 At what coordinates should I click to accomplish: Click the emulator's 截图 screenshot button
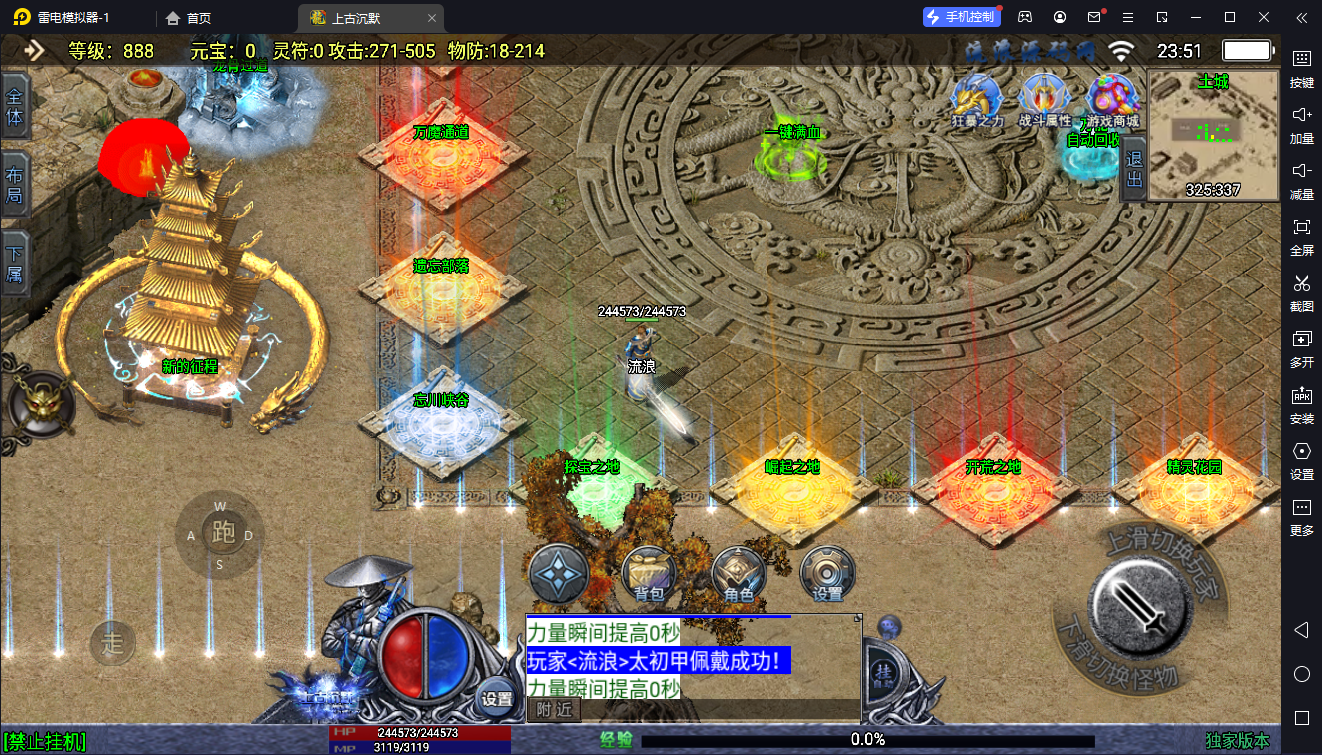(x=1301, y=291)
